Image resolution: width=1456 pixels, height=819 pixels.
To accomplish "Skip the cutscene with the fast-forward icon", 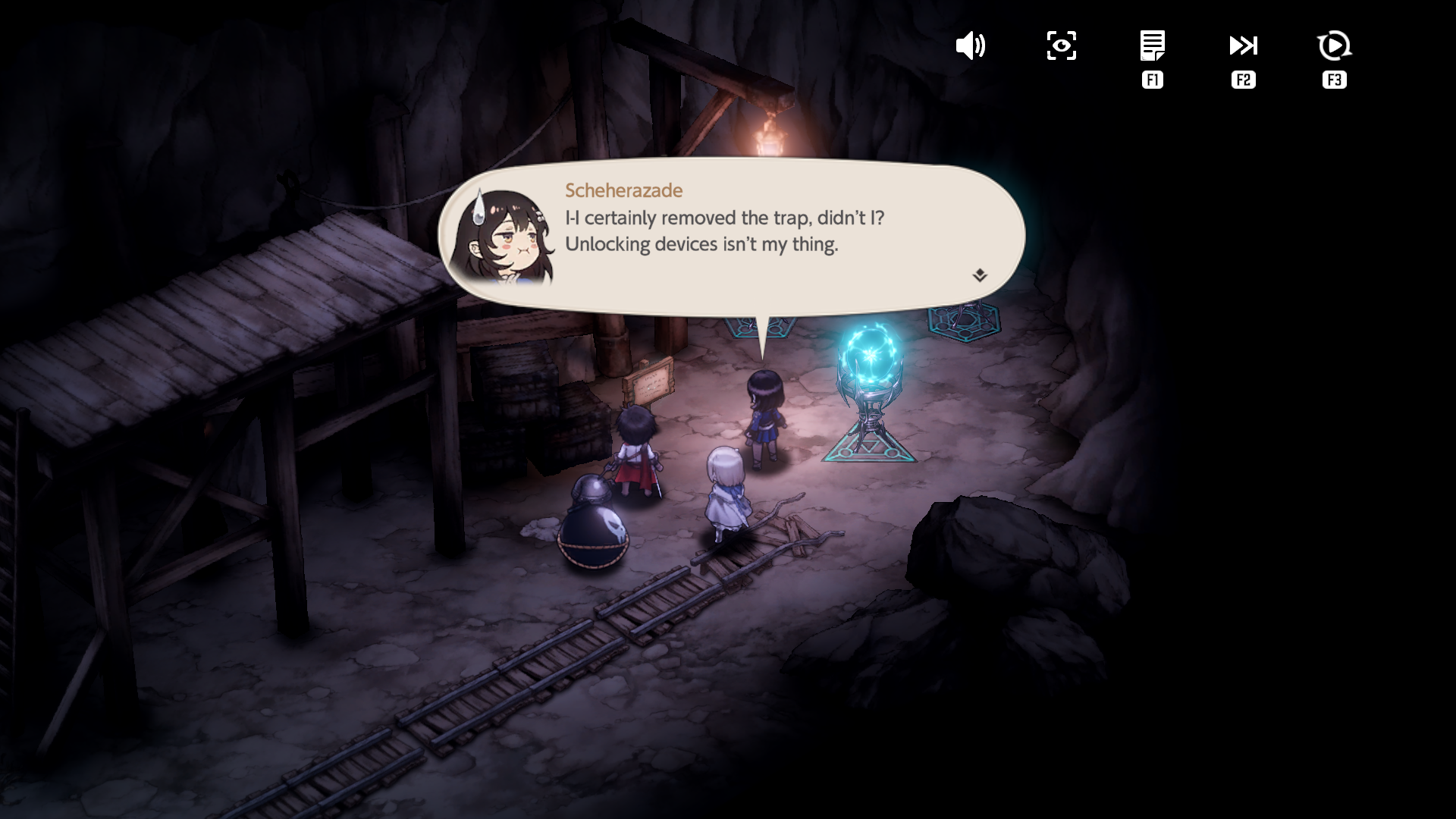I will pyautogui.click(x=1243, y=46).
